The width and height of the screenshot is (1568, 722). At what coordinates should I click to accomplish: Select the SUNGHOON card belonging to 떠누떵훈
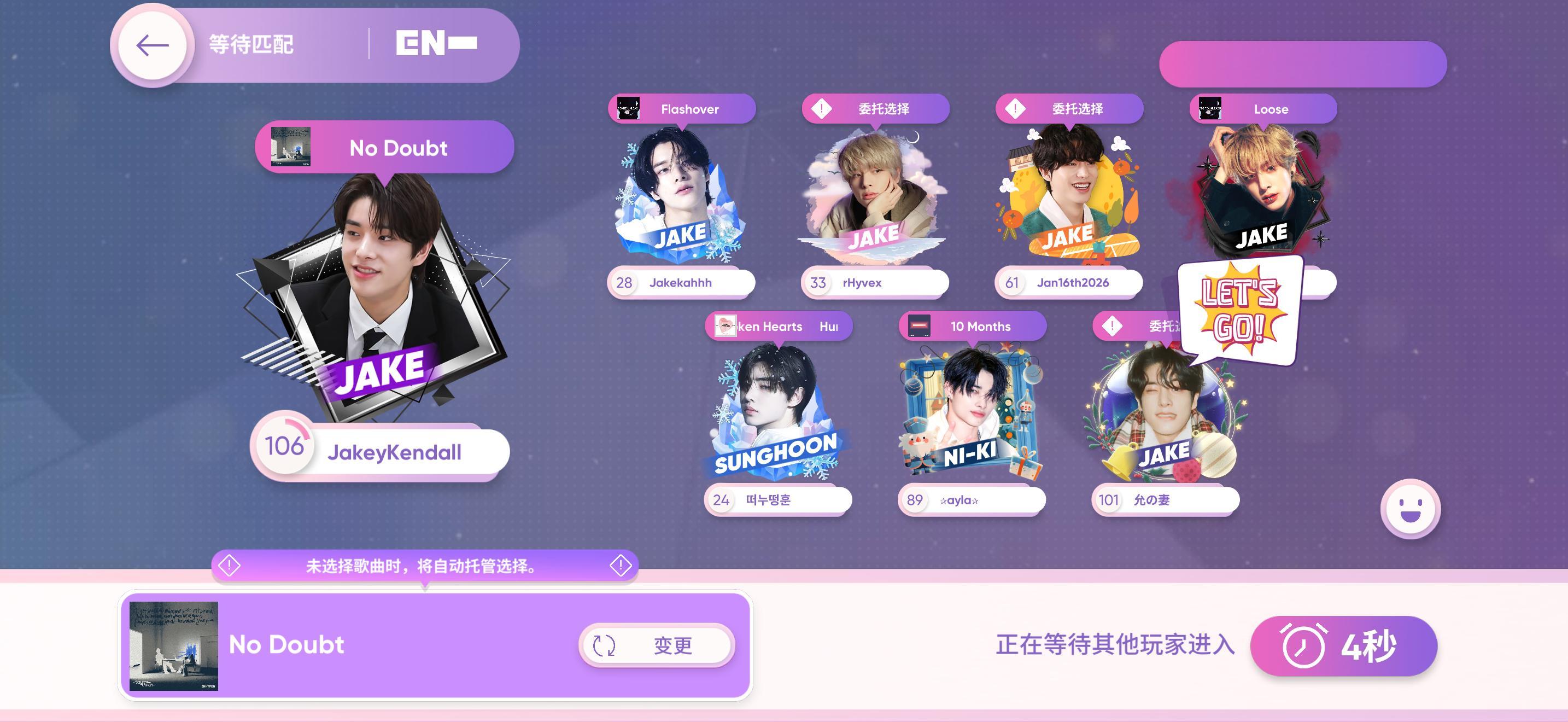pyautogui.click(x=777, y=414)
